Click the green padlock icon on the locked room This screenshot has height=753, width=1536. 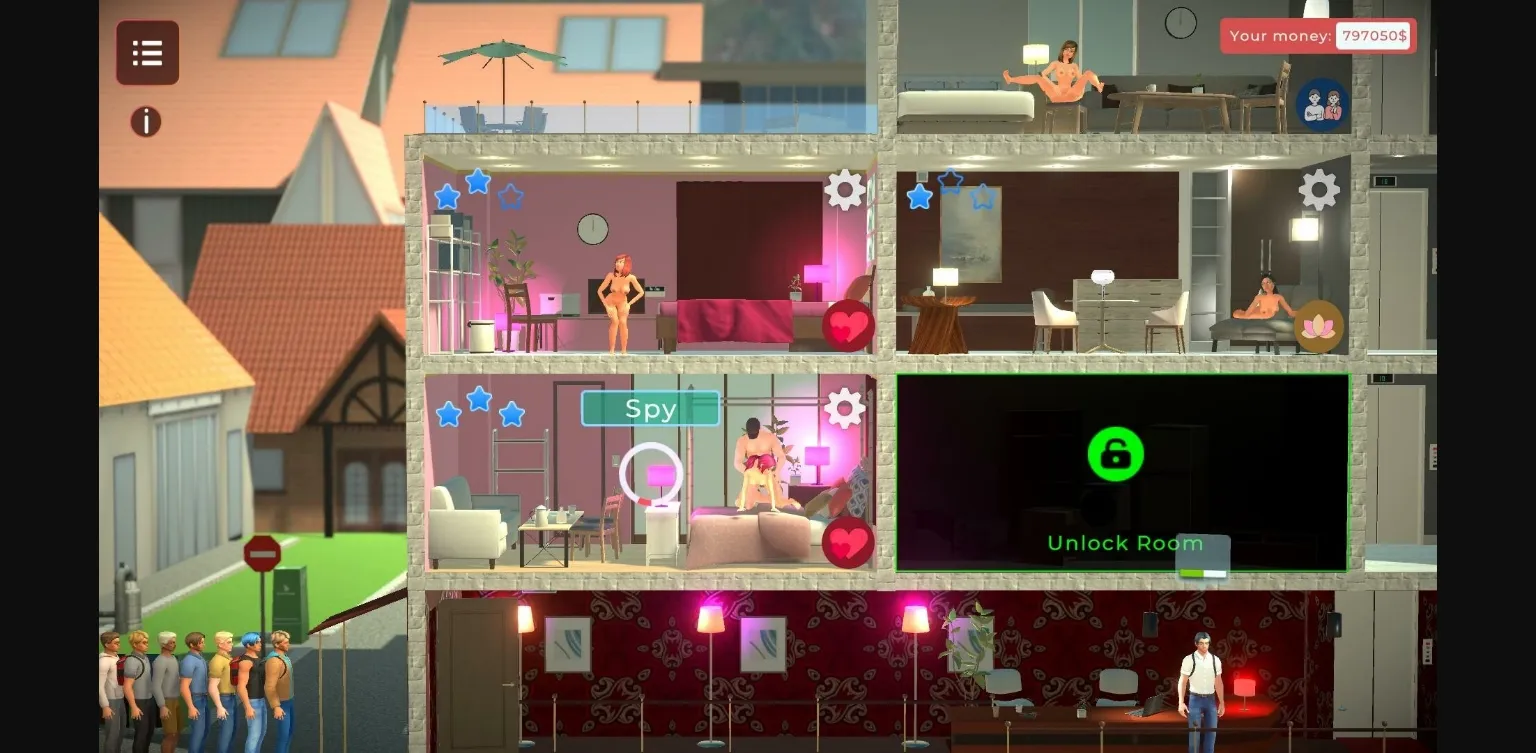(1115, 454)
